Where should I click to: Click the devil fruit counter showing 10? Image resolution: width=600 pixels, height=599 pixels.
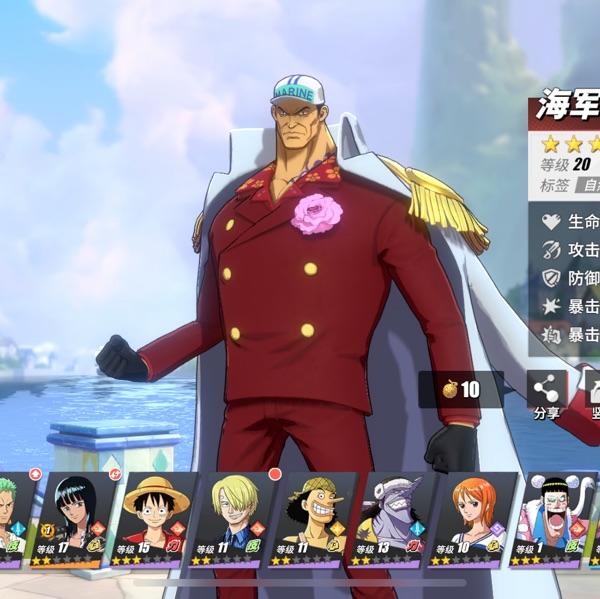[x=461, y=390]
